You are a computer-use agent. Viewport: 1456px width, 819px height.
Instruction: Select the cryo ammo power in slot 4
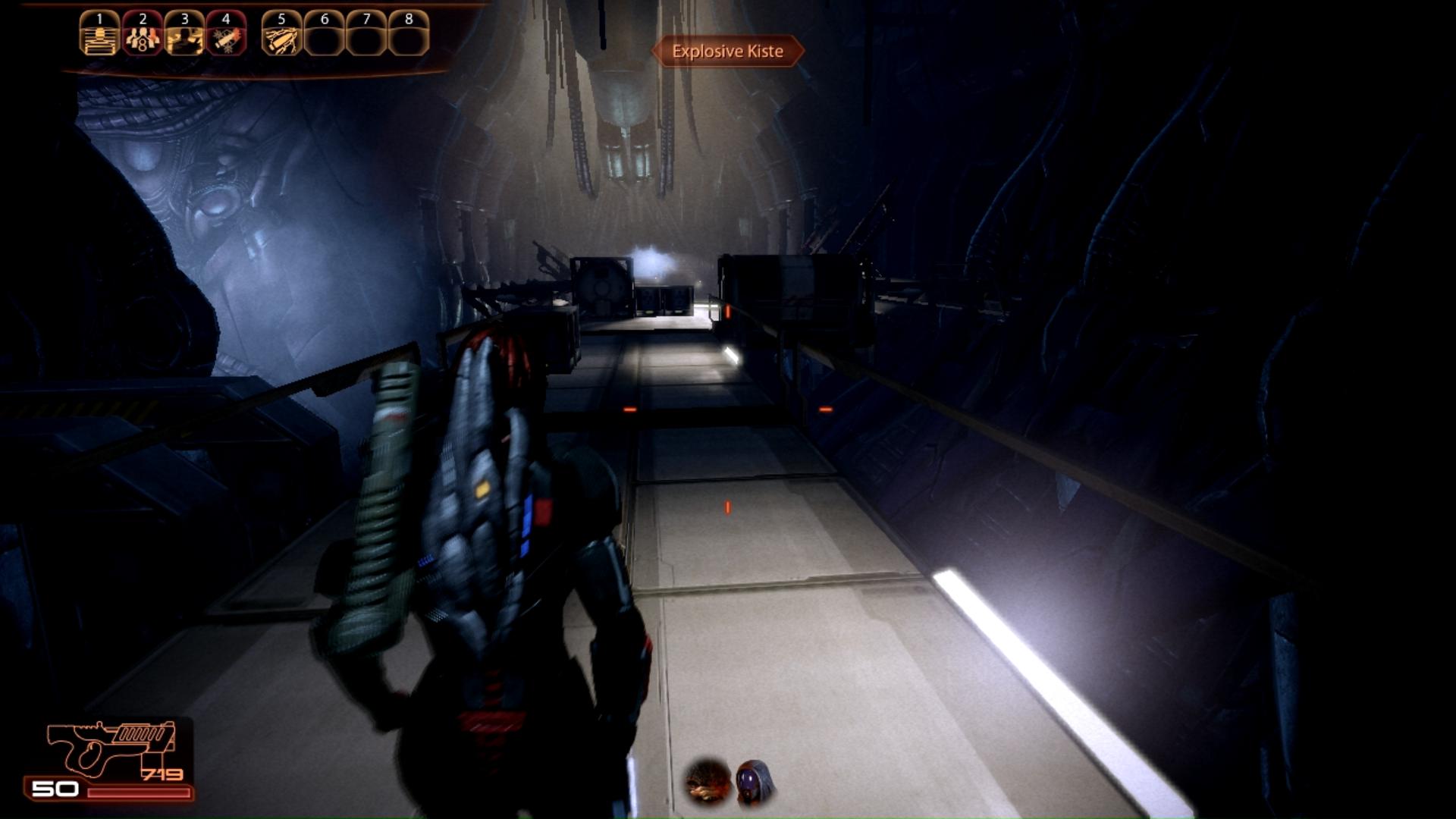click(226, 34)
